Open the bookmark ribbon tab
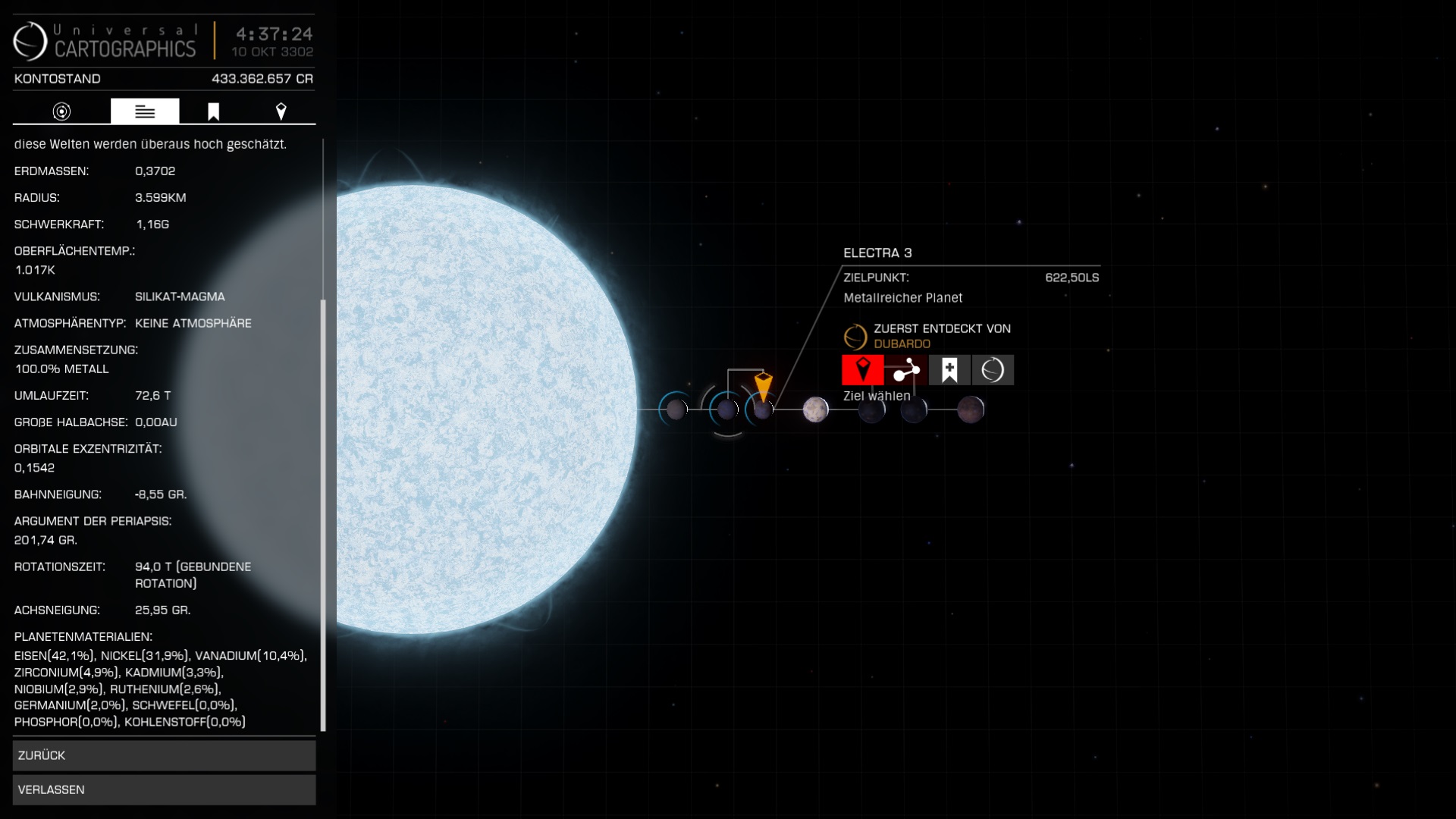1456x819 pixels. pos(213,111)
